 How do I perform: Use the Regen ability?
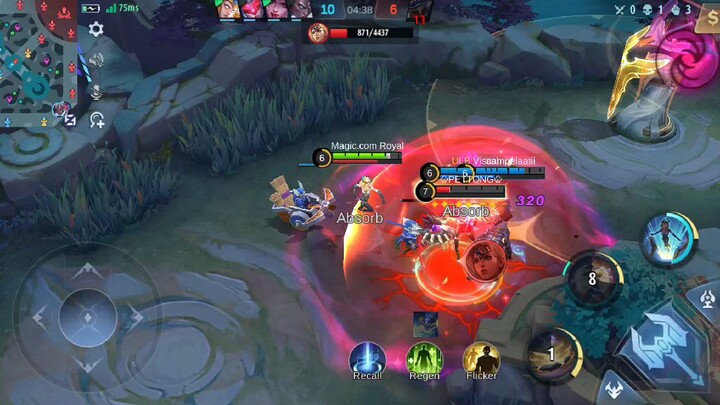(x=424, y=358)
